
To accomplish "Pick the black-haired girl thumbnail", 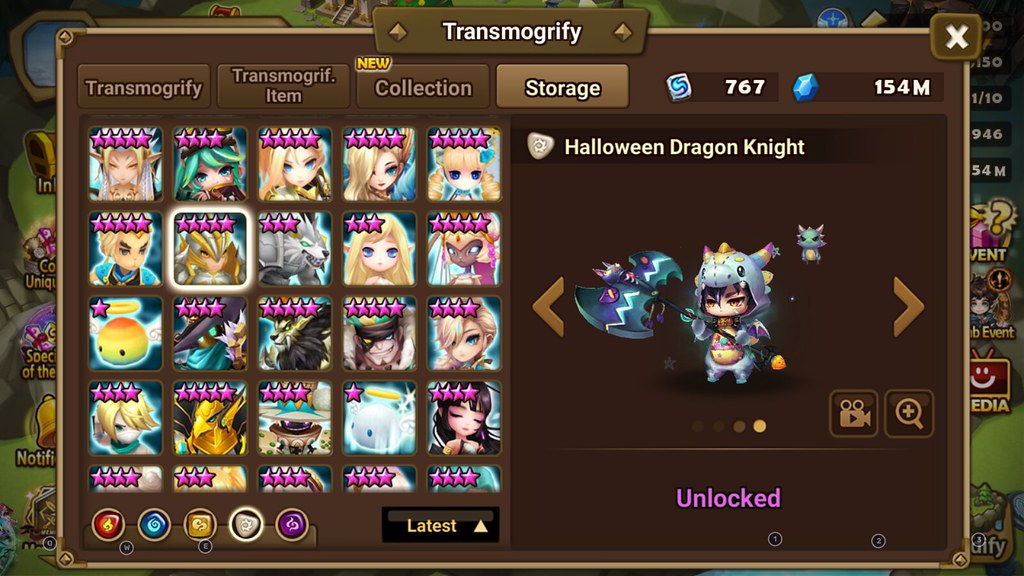I will pyautogui.click(x=464, y=418).
